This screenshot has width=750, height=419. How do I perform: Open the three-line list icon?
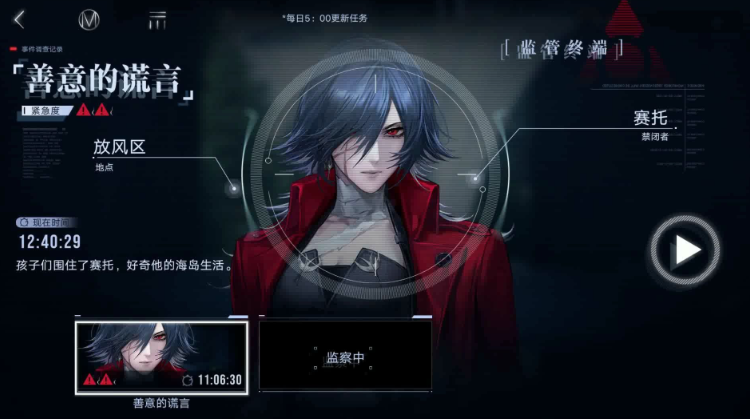click(x=157, y=20)
